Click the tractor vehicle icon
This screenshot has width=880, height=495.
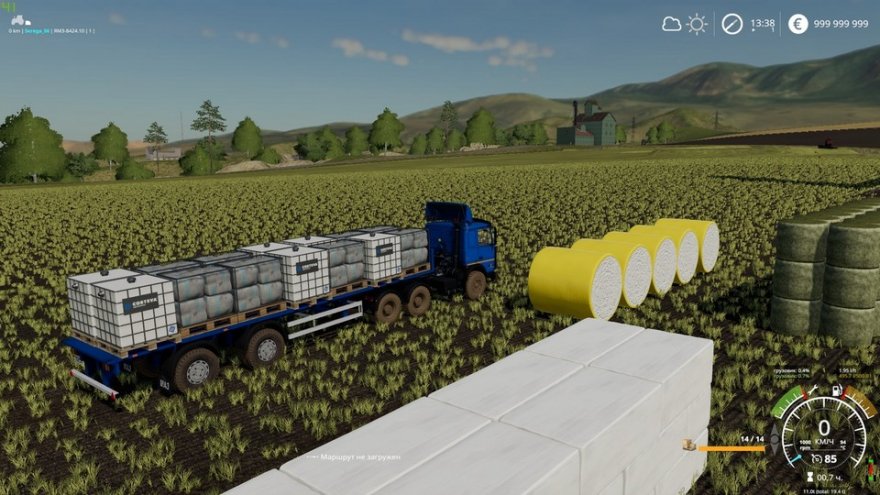tap(20, 20)
